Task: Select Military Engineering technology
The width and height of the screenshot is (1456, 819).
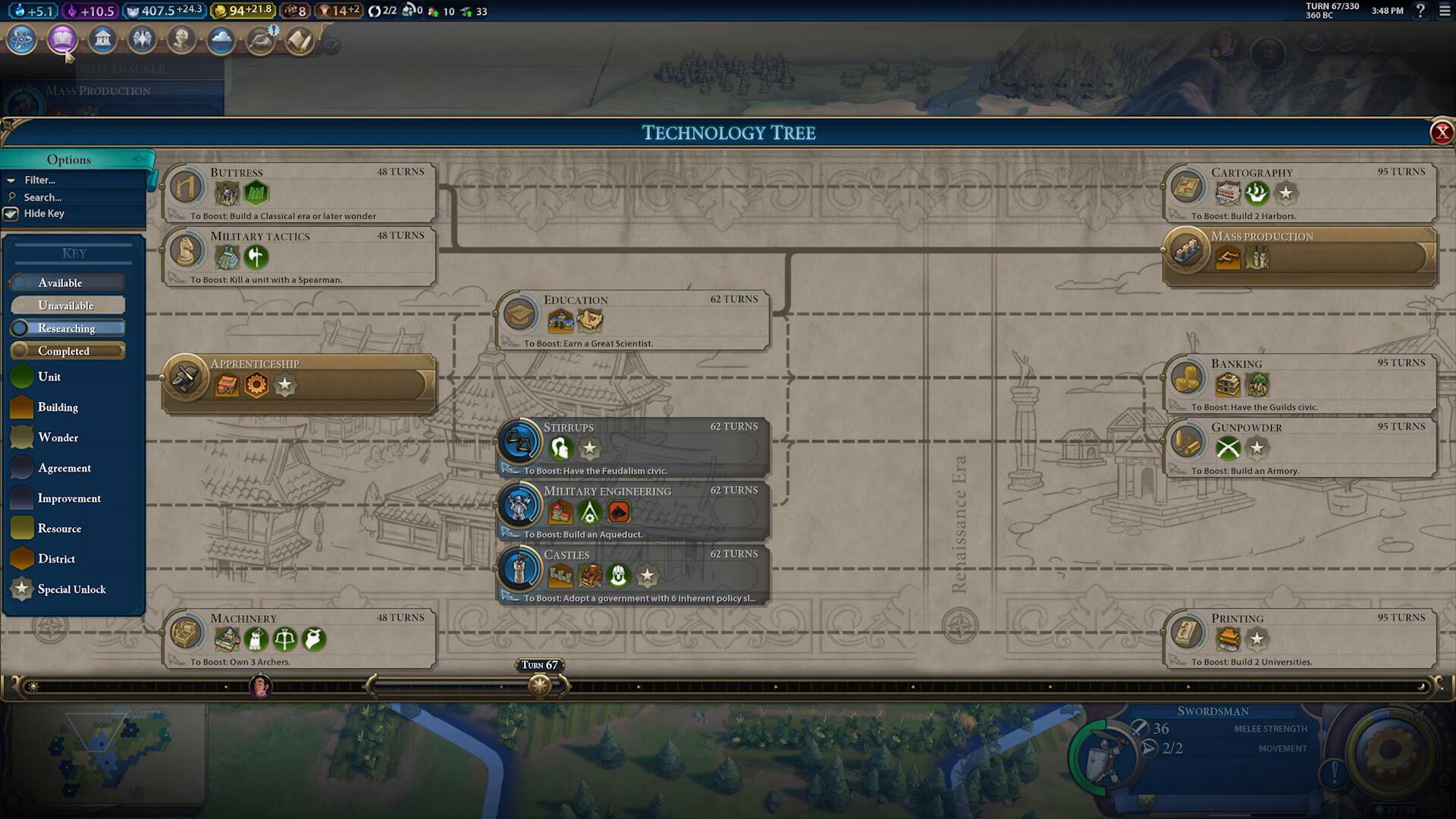Action: coord(632,511)
